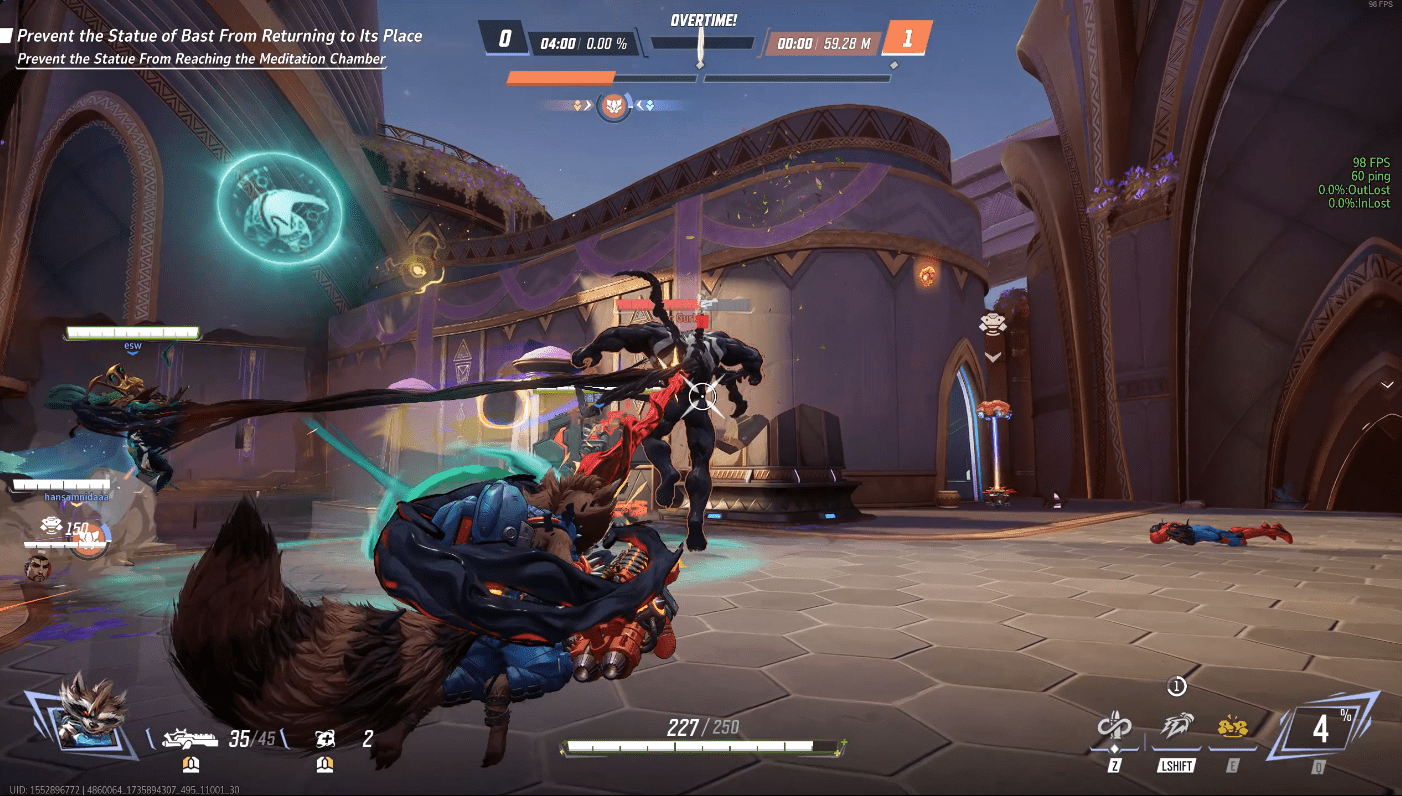Activate the LSHIFT dash ability icon
1402x796 pixels.
(1176, 729)
